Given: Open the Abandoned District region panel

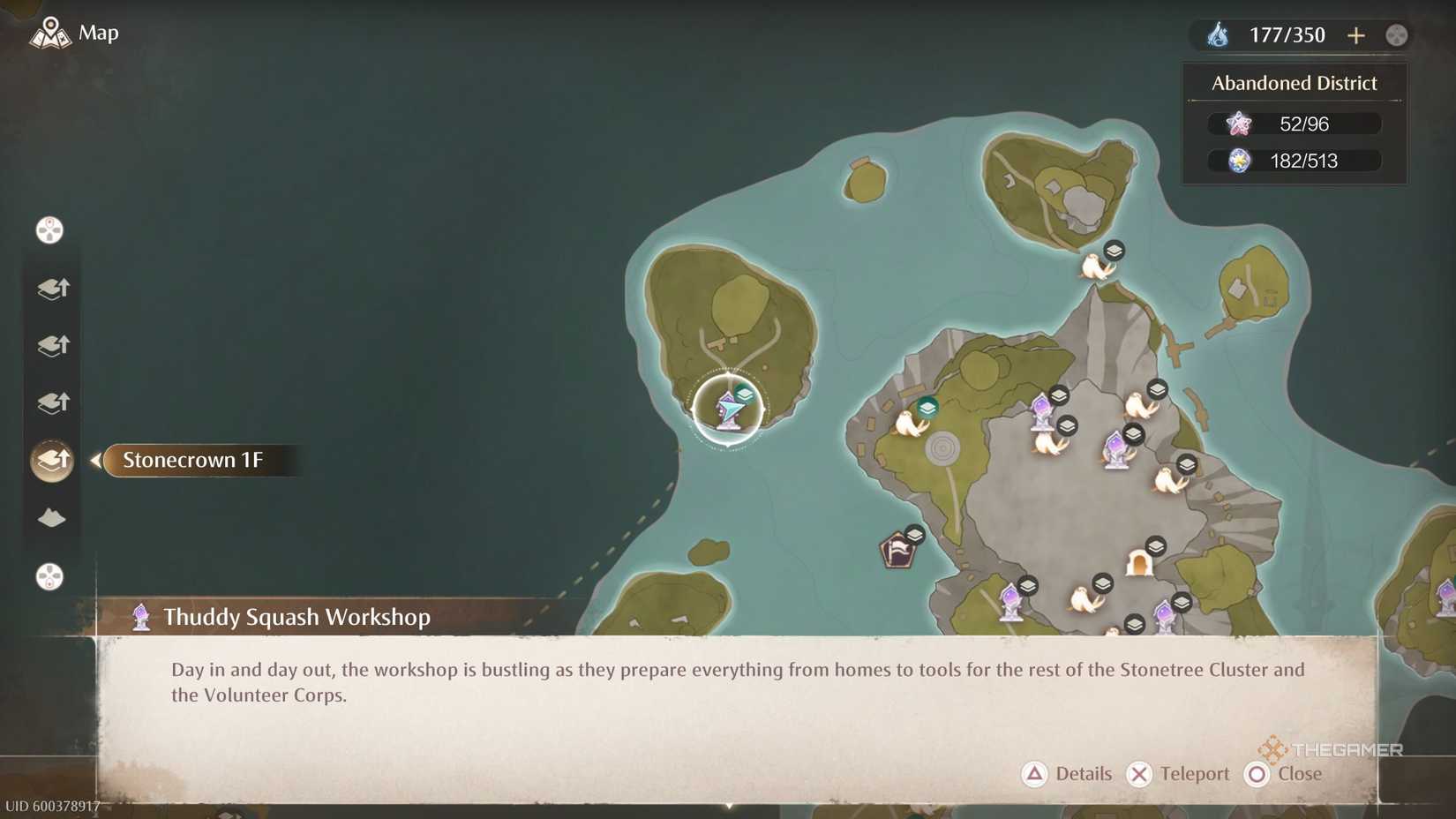Looking at the screenshot, I should [1294, 83].
